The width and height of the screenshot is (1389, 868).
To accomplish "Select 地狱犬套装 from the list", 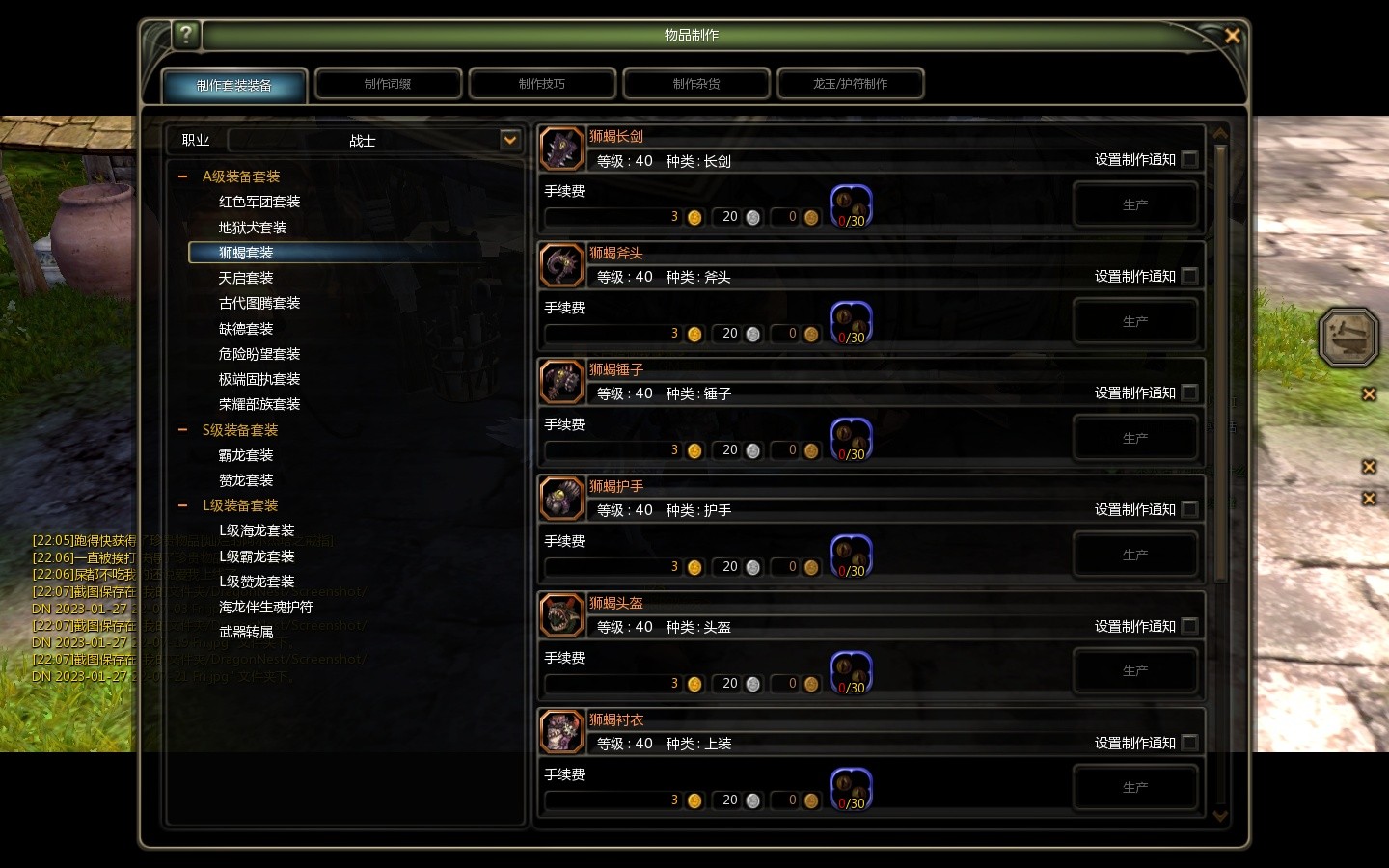I will point(253,228).
